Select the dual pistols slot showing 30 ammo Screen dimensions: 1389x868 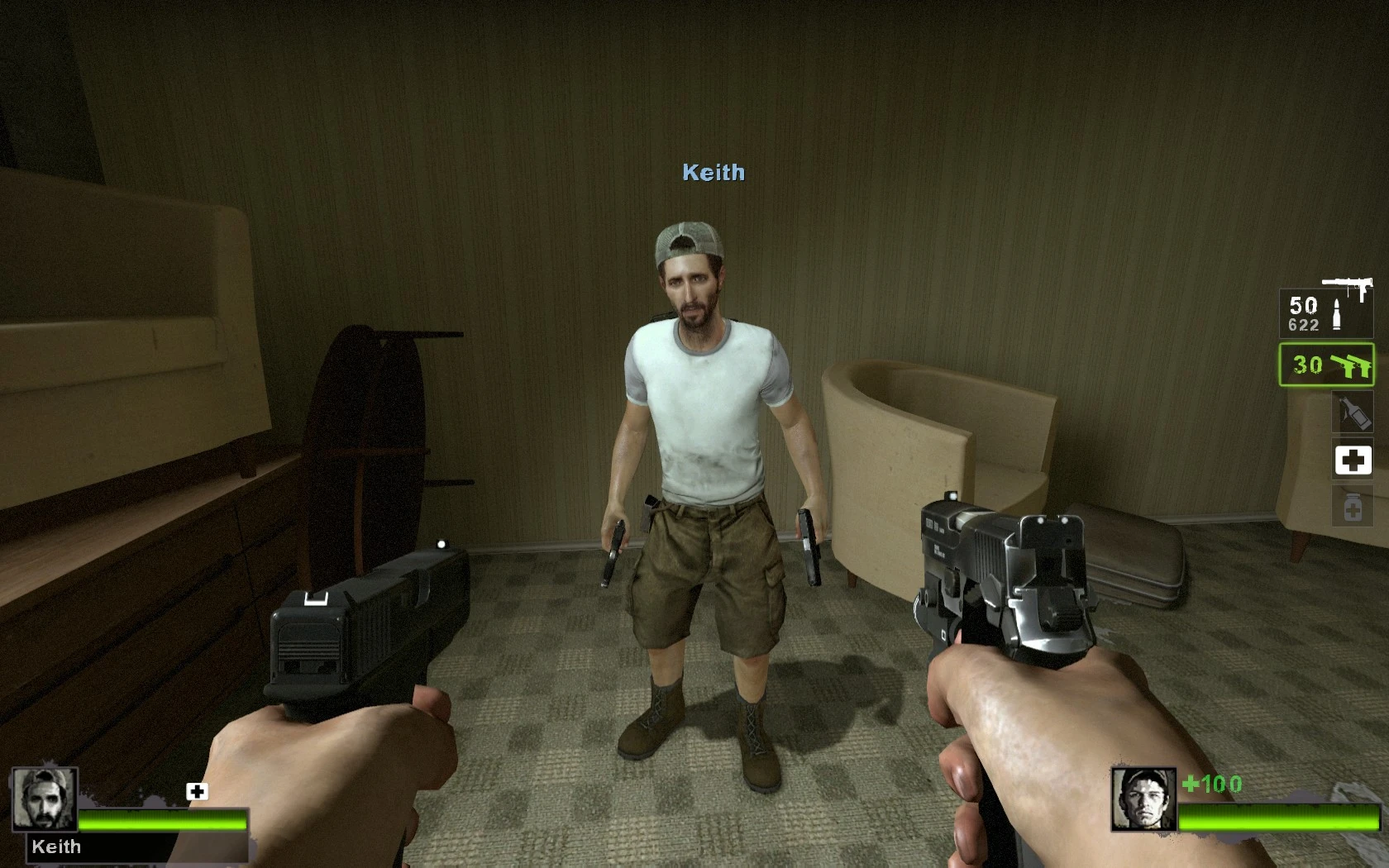point(1325,365)
